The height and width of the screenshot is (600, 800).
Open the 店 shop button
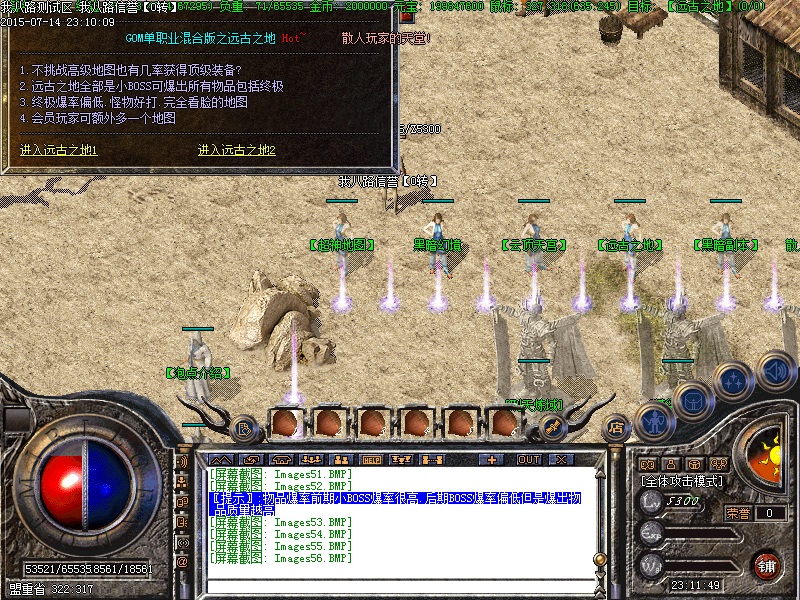(616, 427)
